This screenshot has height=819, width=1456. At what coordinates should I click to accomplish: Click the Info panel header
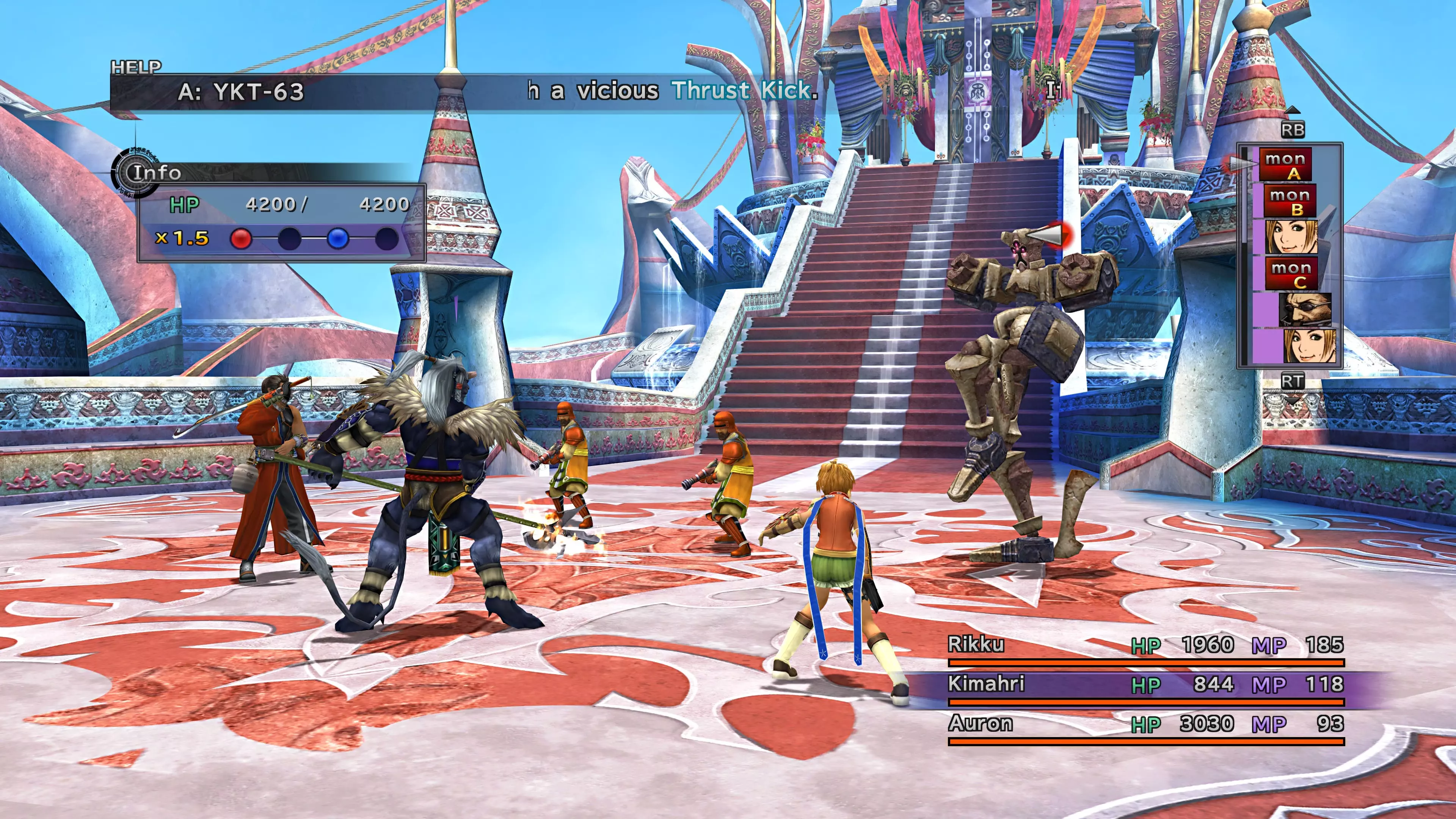coord(156,173)
